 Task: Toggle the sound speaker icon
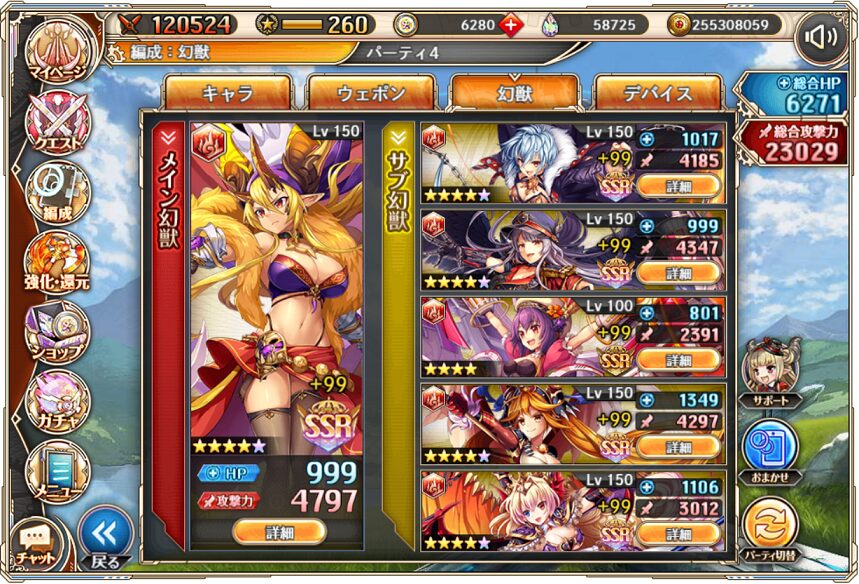click(x=822, y=38)
